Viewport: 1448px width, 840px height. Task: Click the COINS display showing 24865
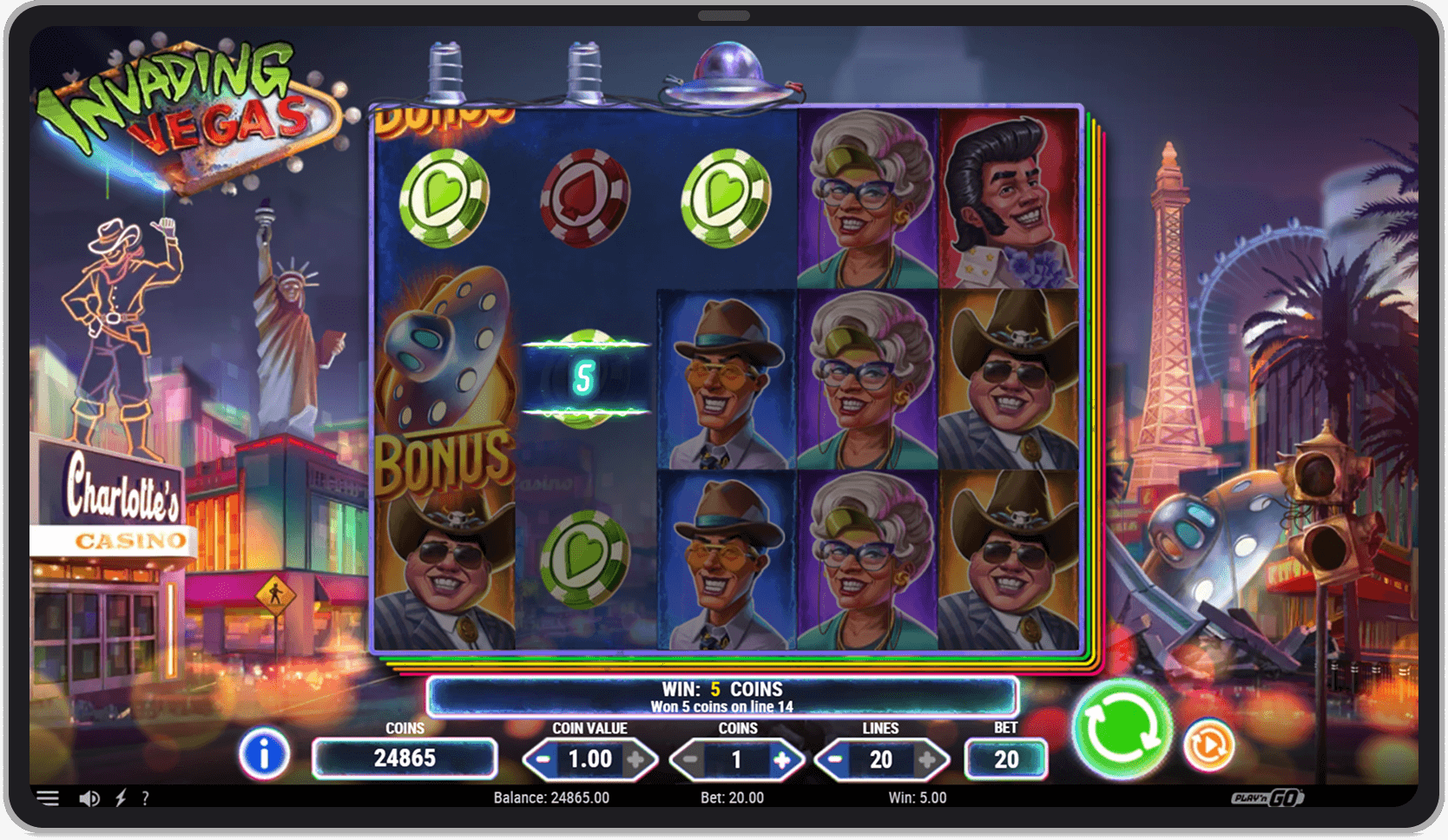click(x=405, y=758)
